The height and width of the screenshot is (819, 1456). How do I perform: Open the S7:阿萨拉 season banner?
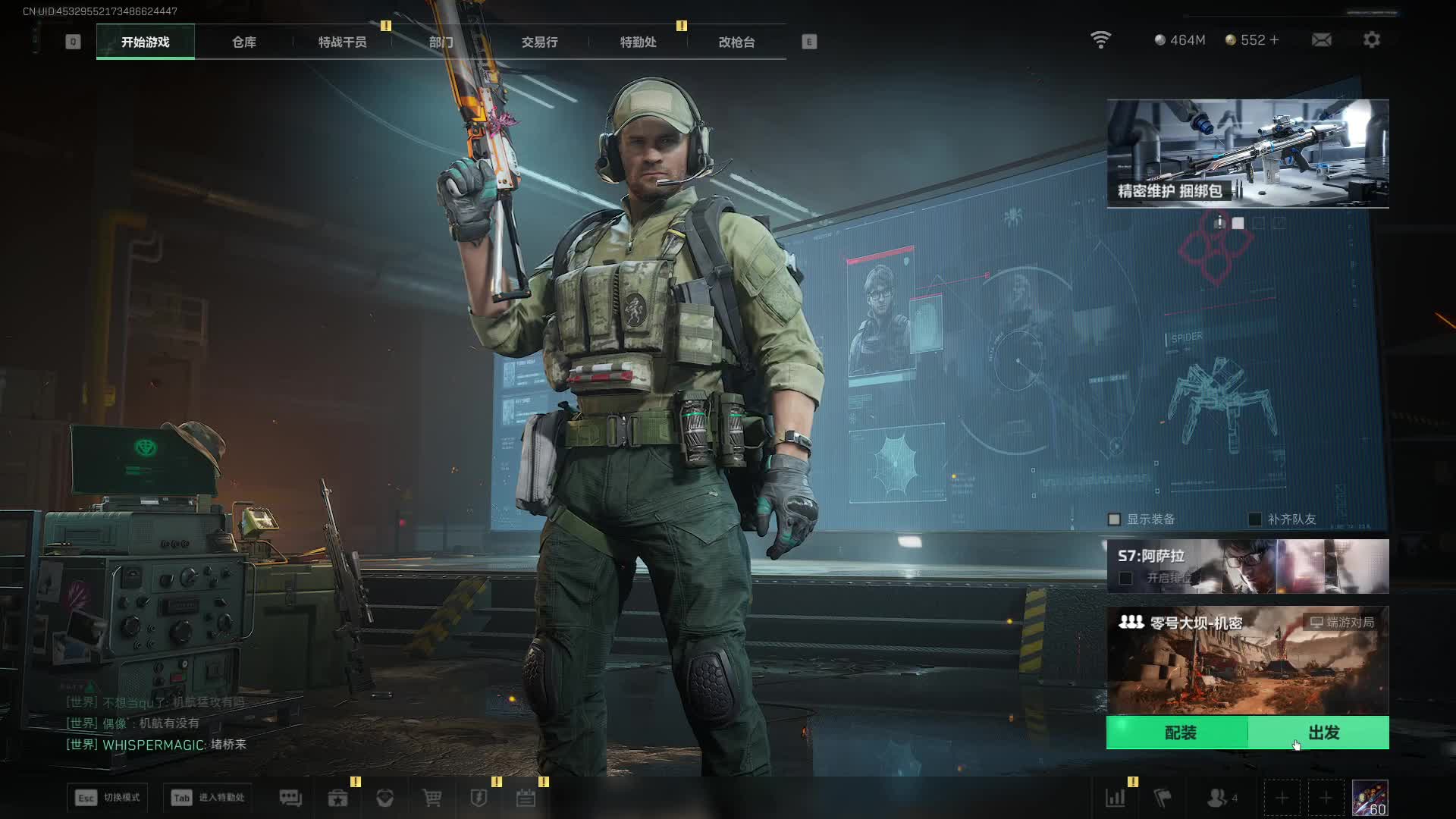1247,566
